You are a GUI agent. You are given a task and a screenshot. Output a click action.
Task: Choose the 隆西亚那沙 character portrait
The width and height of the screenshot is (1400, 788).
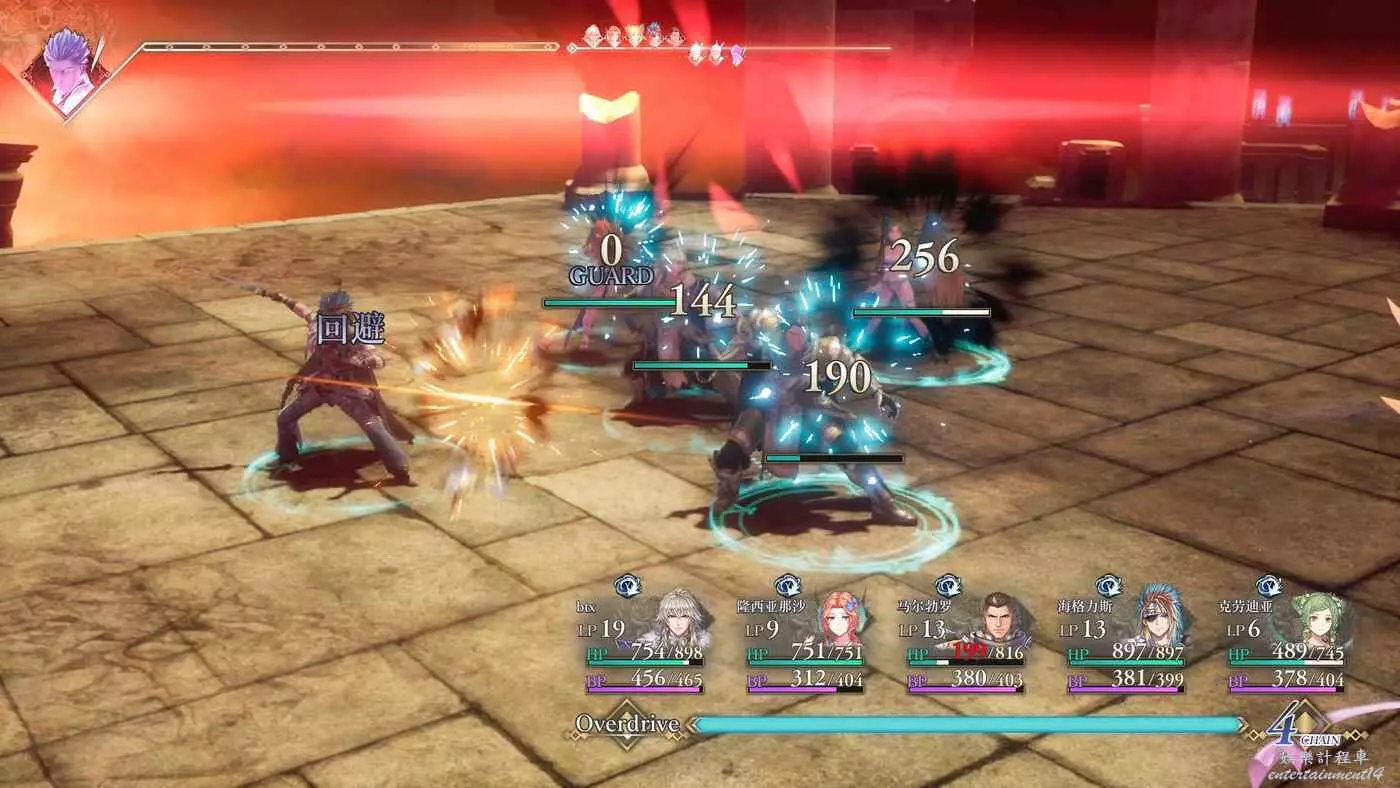tap(838, 622)
